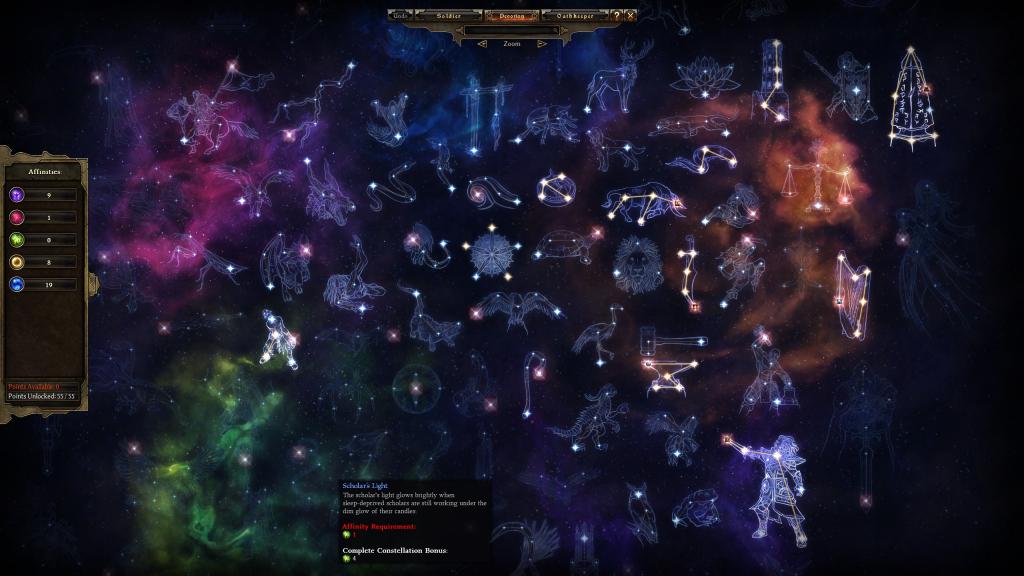
Task: Switch to the Soldier tab
Action: (447, 16)
